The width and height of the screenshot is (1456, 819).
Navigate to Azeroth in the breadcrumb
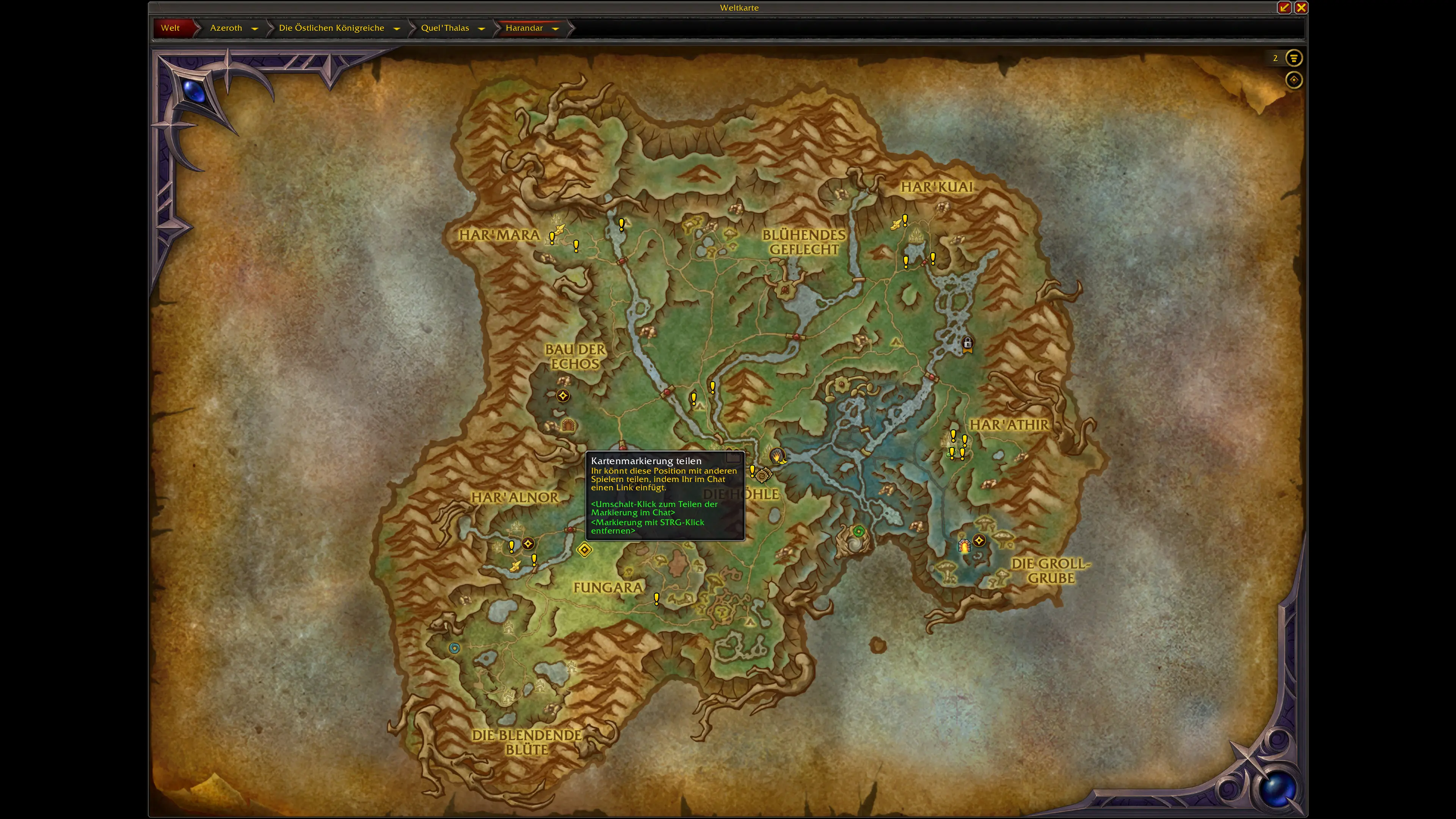tap(226, 28)
